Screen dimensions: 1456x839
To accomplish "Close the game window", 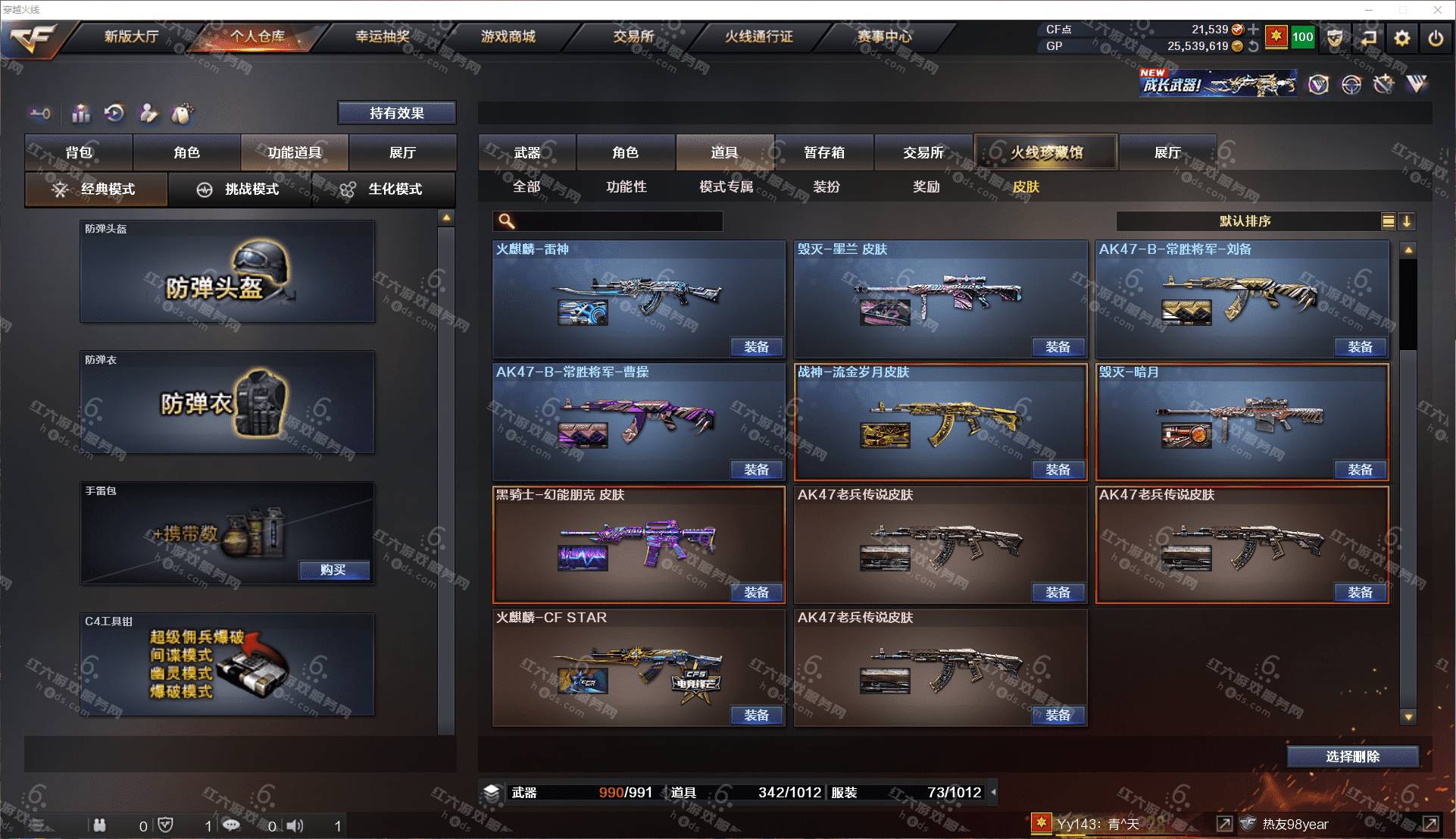I will pyautogui.click(x=1437, y=10).
